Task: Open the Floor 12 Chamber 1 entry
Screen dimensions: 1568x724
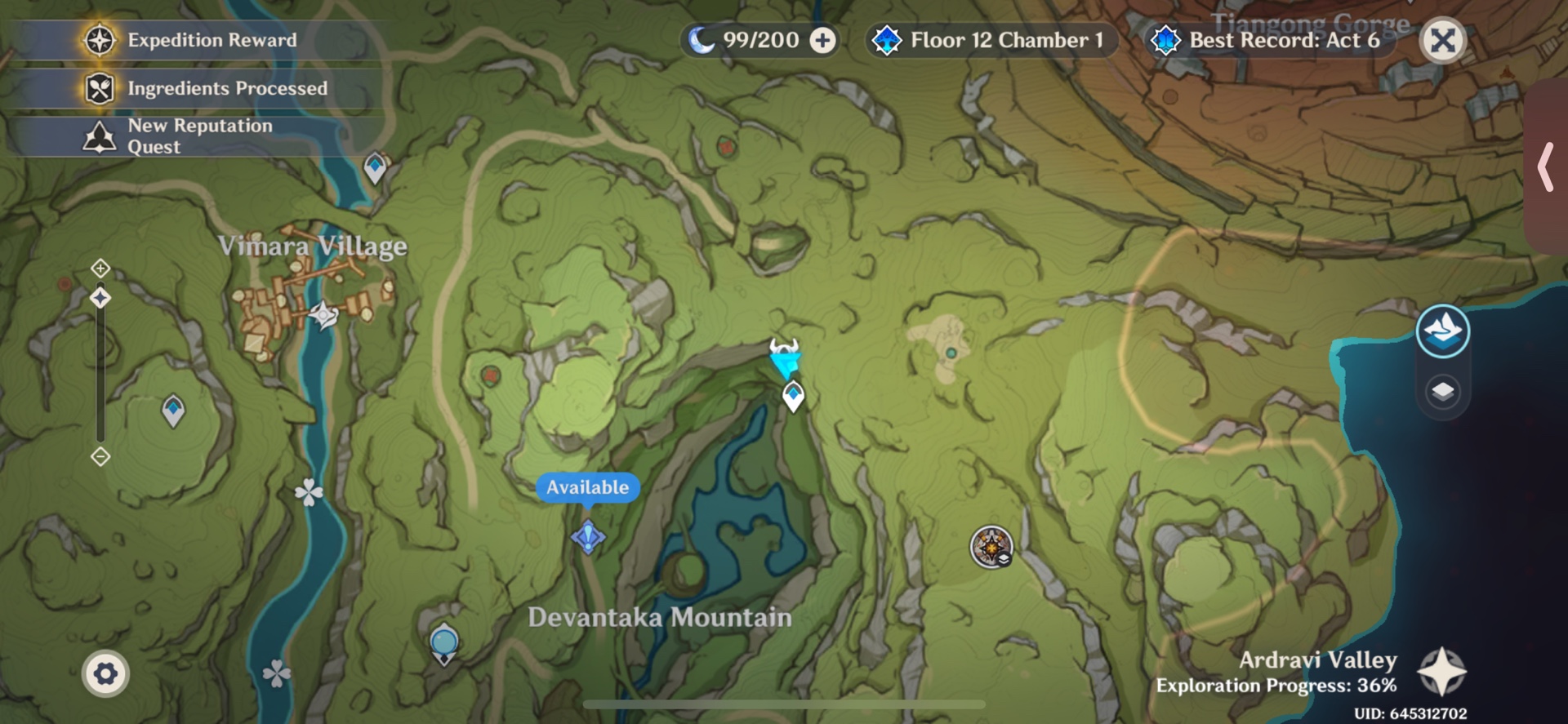Action: pyautogui.click(x=992, y=41)
